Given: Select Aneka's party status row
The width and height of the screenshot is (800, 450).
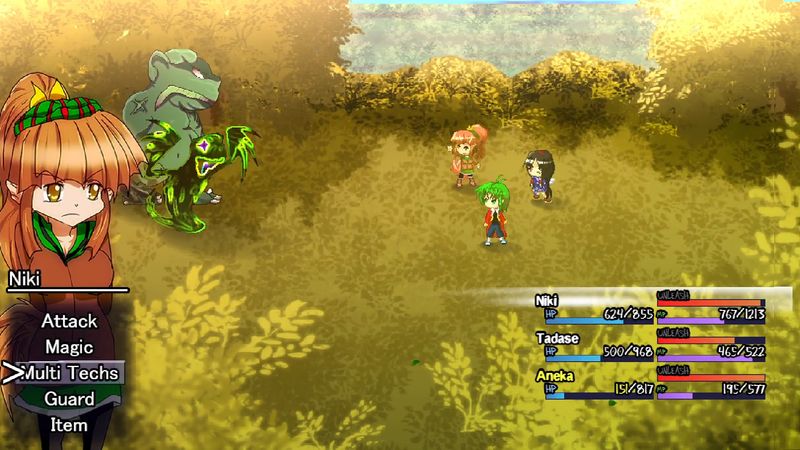Looking at the screenshot, I should pos(650,383).
